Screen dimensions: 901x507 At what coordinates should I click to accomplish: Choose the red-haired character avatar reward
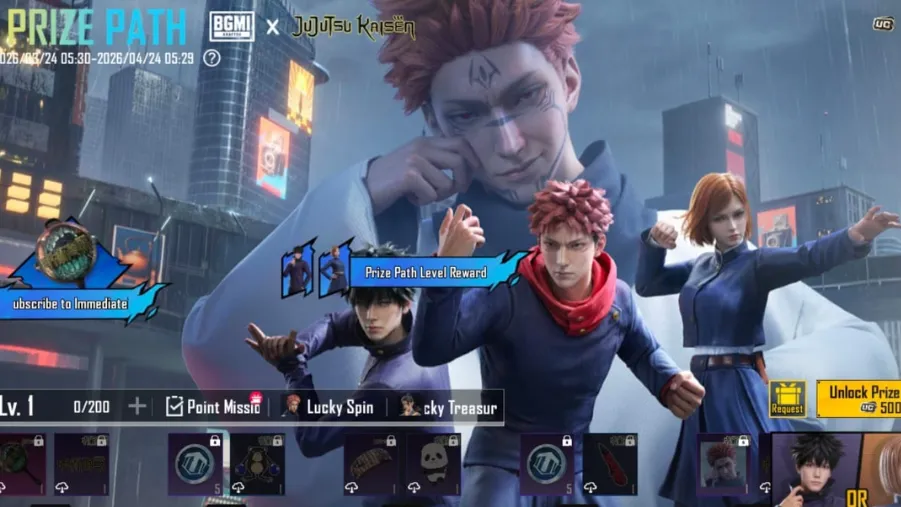tap(723, 462)
